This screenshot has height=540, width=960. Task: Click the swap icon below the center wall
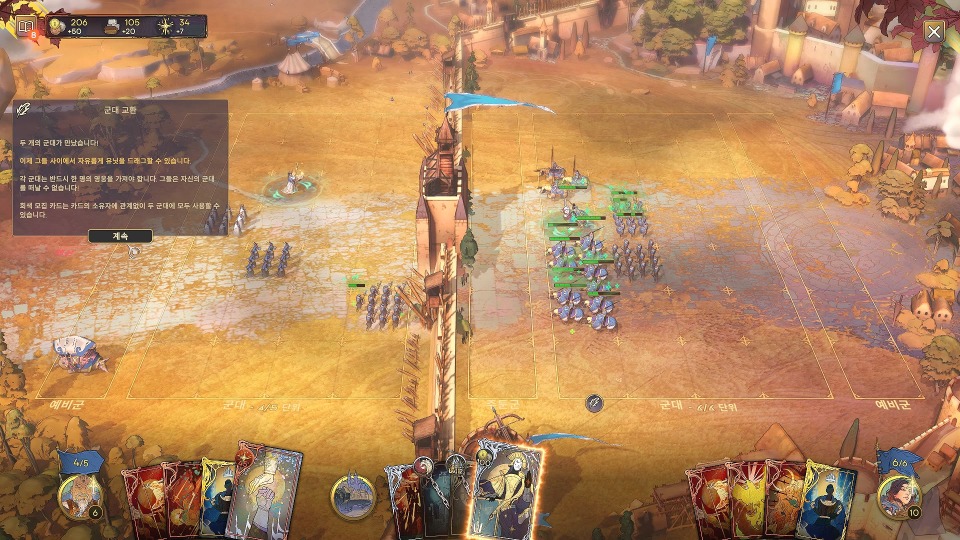point(594,403)
